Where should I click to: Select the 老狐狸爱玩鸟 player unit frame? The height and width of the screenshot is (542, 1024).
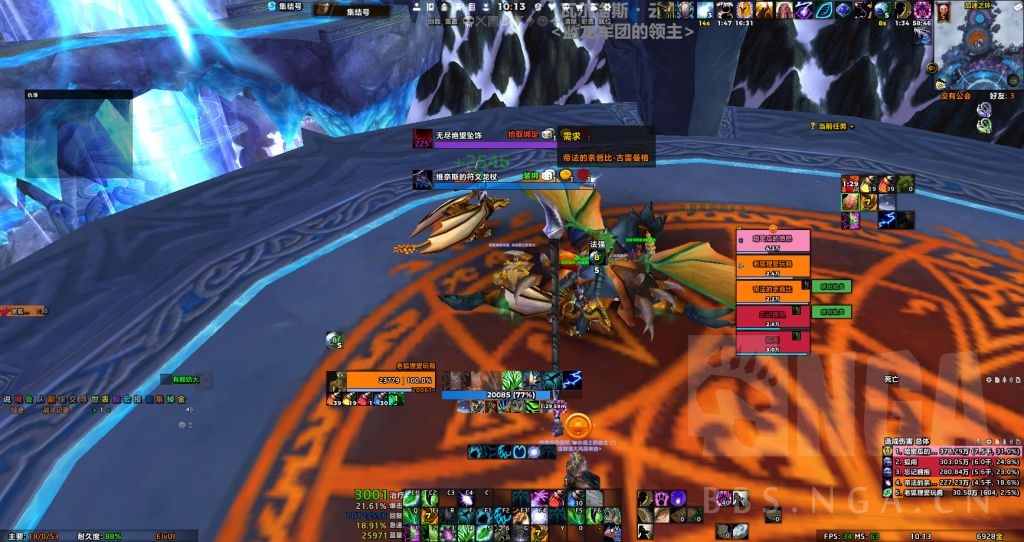(x=388, y=380)
